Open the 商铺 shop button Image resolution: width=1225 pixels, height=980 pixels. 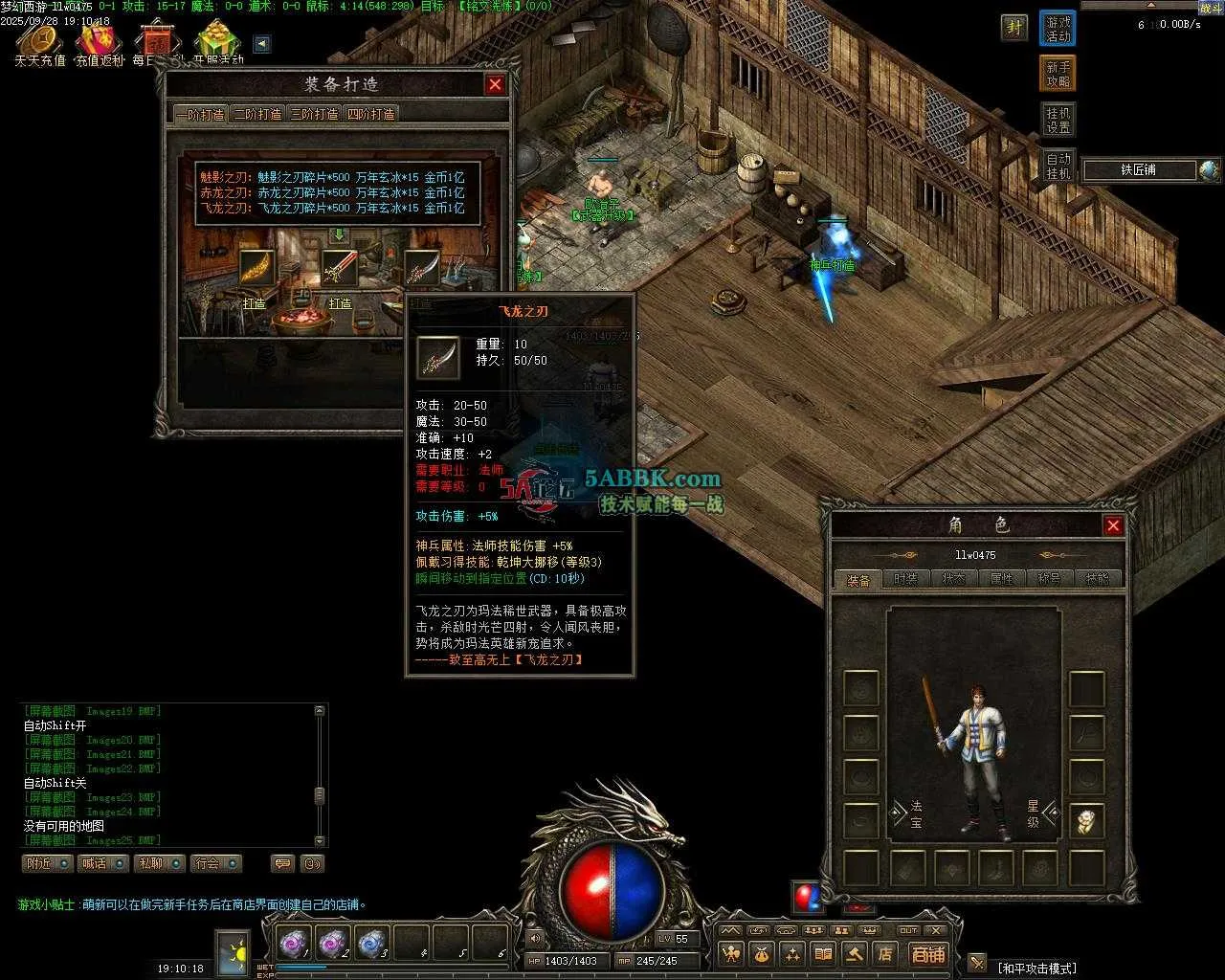pyautogui.click(x=927, y=953)
